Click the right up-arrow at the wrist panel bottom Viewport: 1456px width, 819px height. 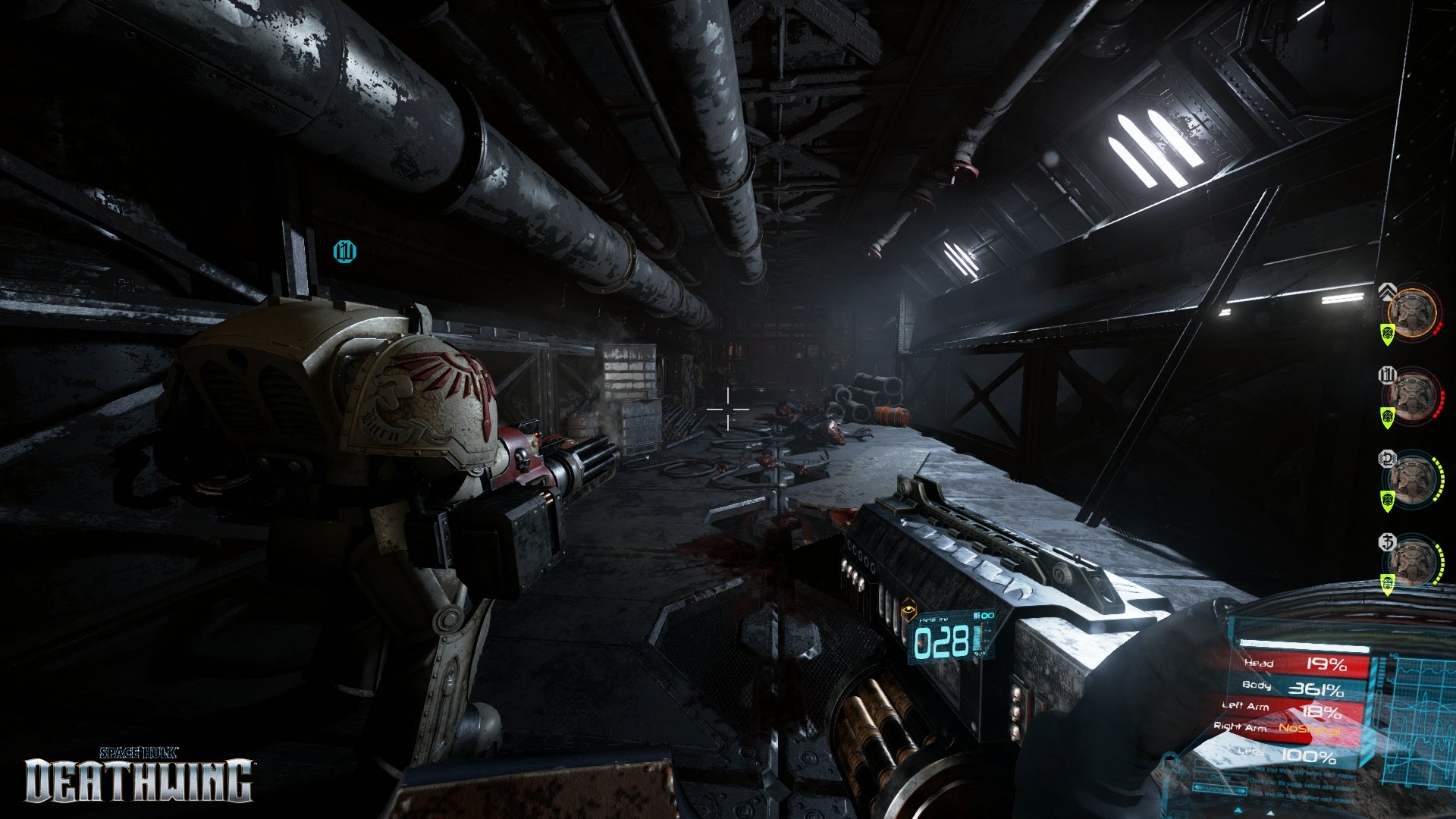click(1270, 811)
